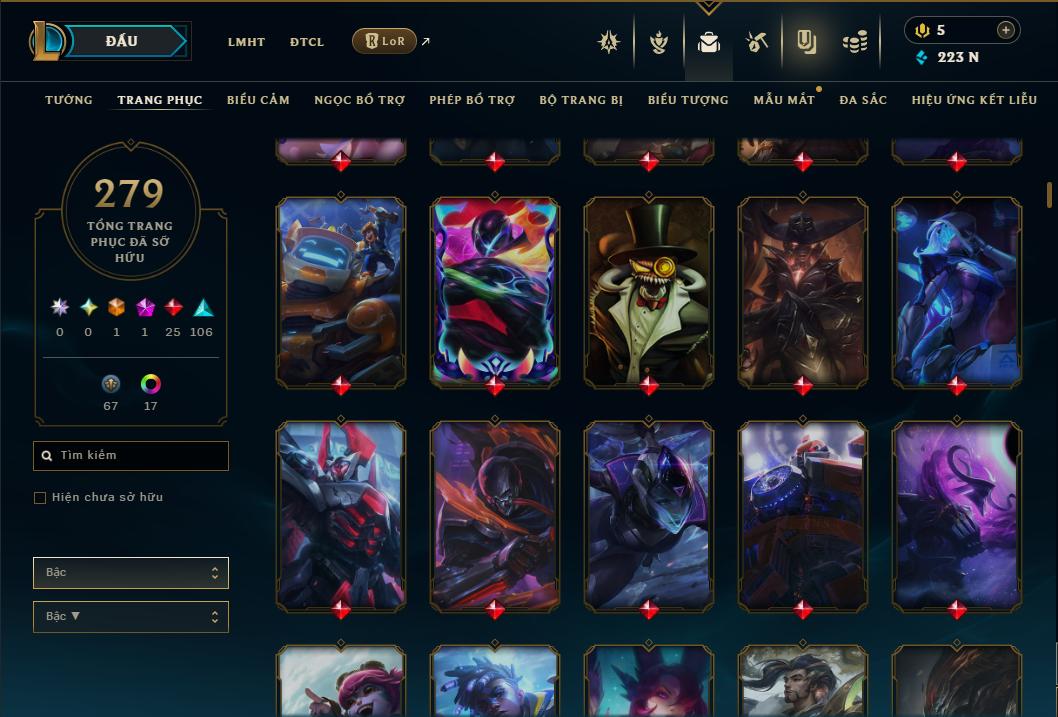Switch to the MẪU MẮT wards tab

(x=784, y=100)
